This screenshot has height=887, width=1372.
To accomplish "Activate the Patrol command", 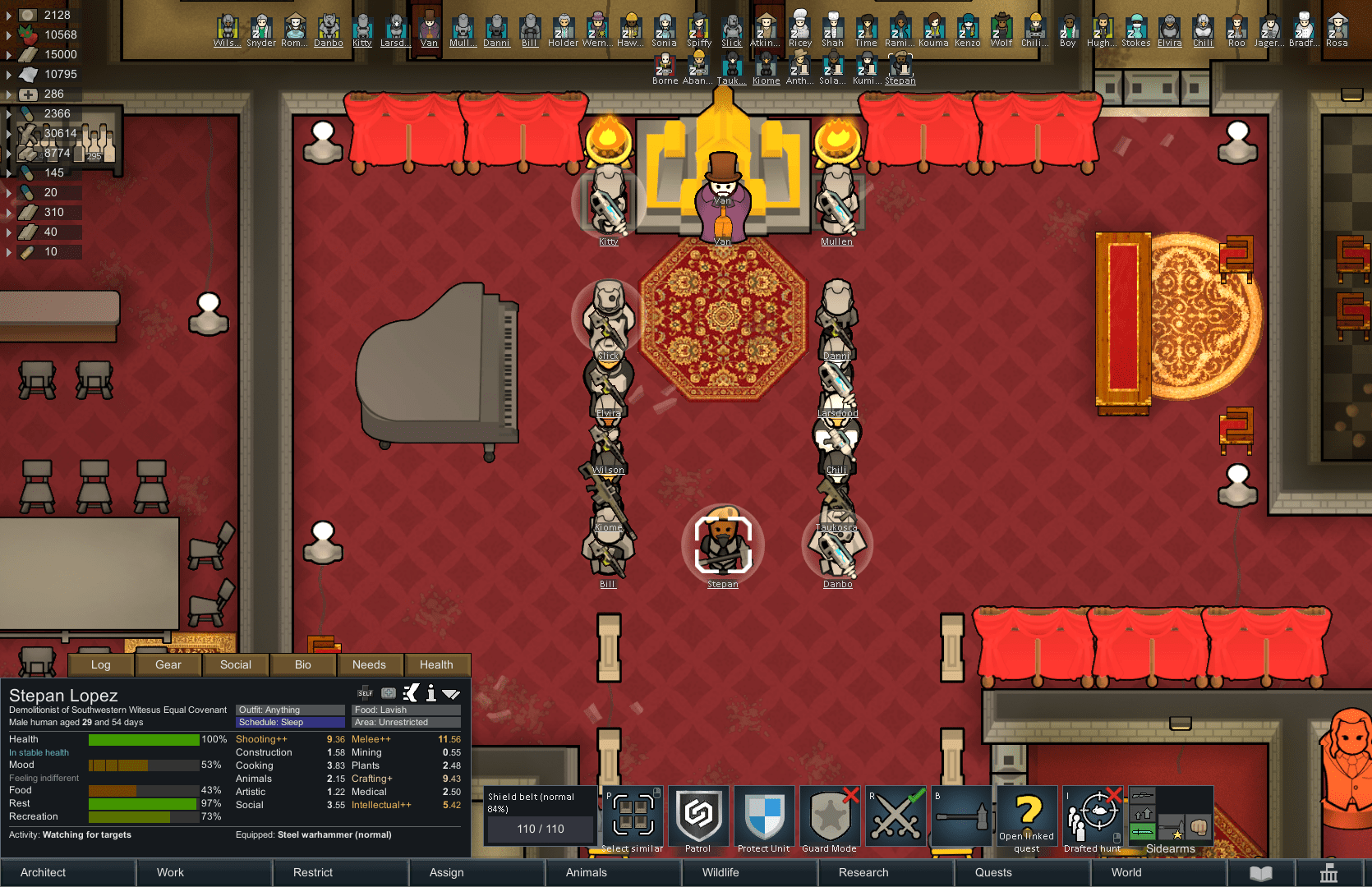I will [698, 817].
